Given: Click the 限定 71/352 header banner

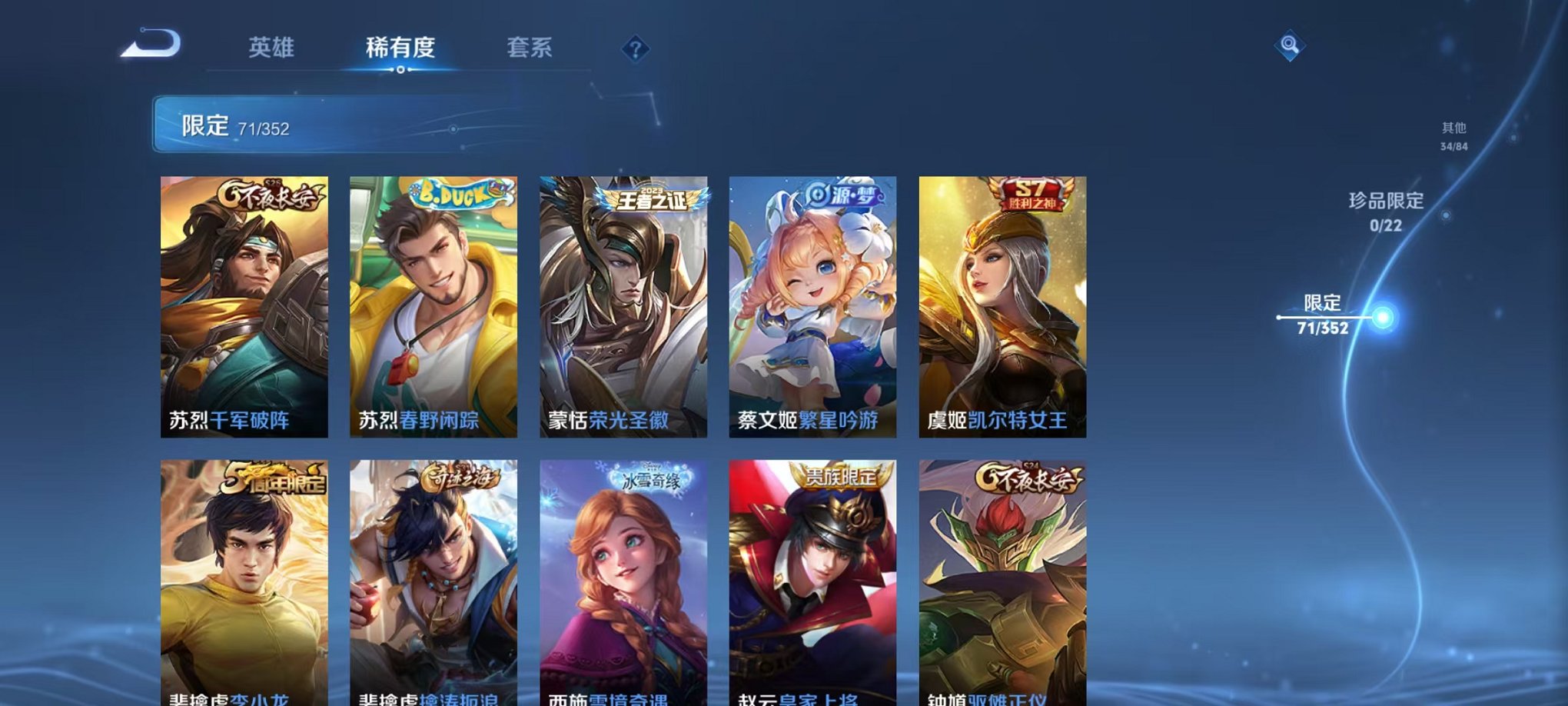Looking at the screenshot, I should [307, 125].
